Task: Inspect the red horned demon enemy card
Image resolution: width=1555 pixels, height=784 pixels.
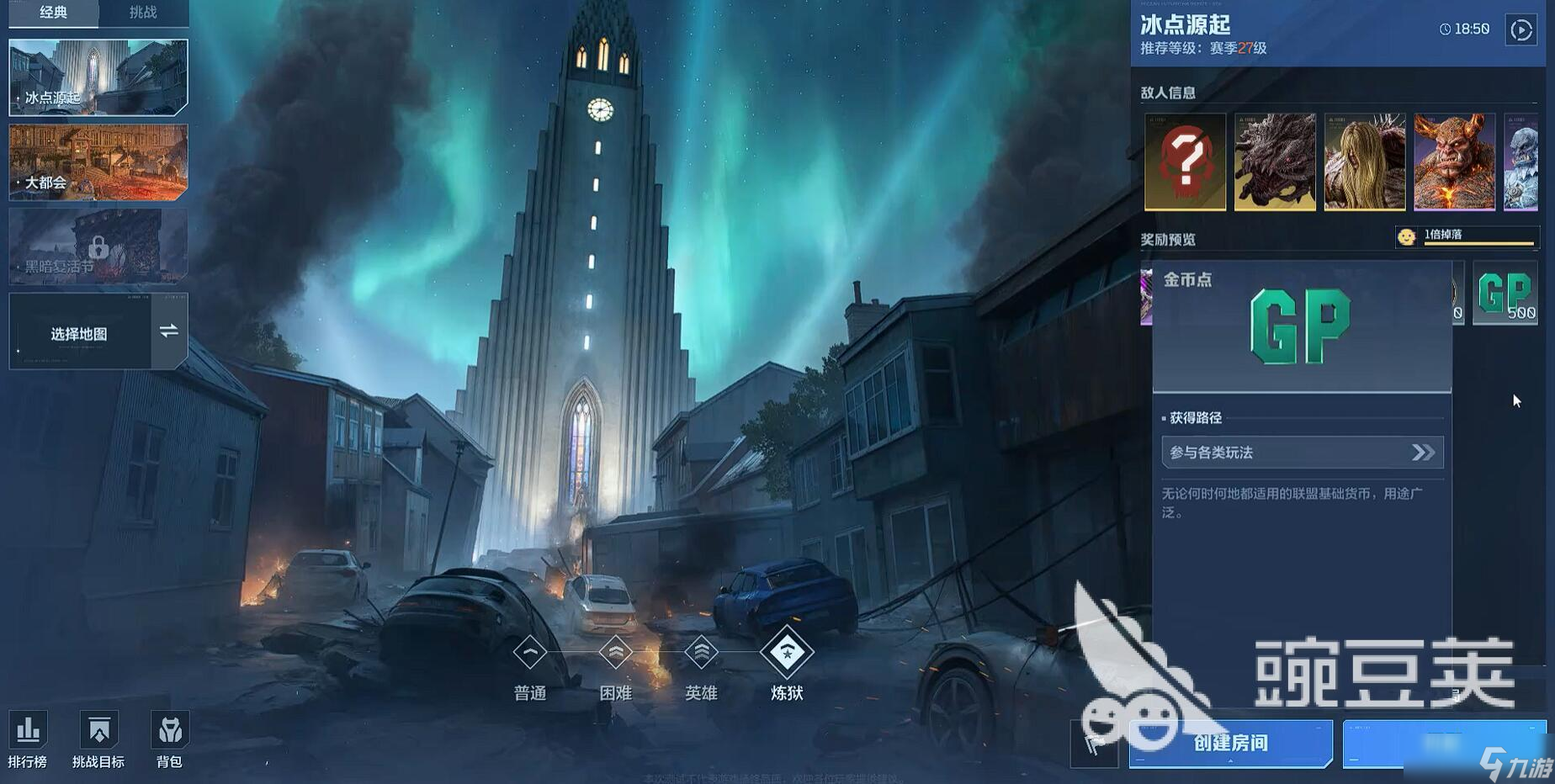Action: pyautogui.click(x=1454, y=162)
